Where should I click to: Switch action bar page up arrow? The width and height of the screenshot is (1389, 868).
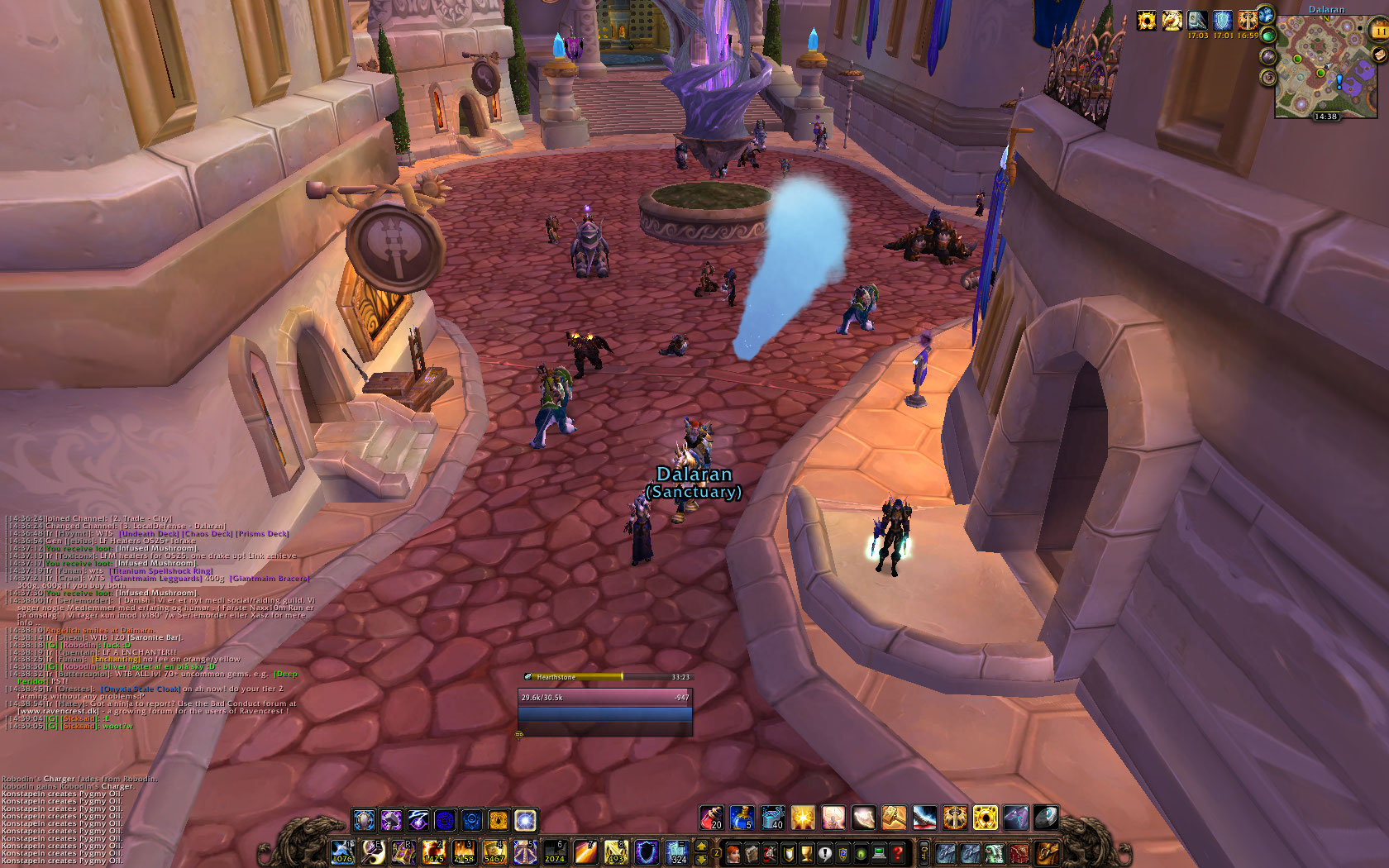tap(702, 846)
